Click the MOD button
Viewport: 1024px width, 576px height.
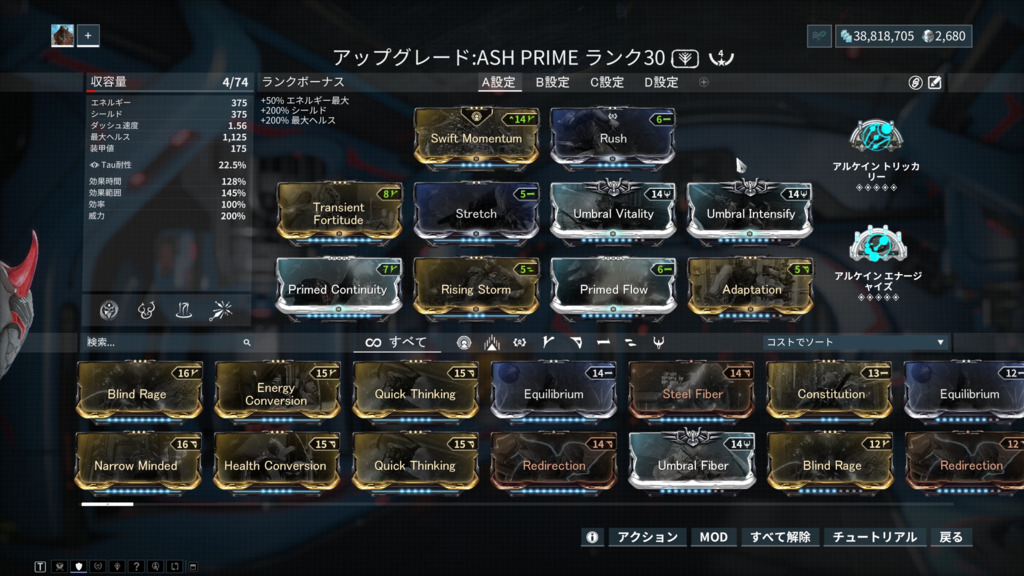713,537
